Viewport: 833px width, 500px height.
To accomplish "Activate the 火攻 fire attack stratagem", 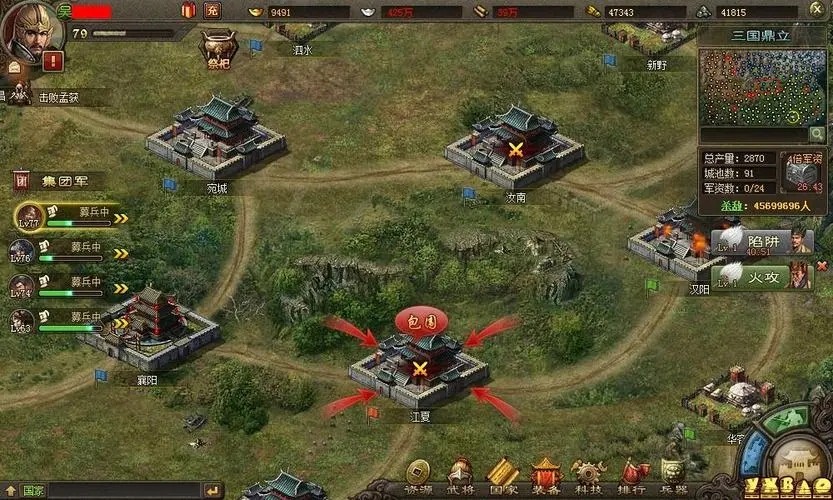I will [x=763, y=275].
